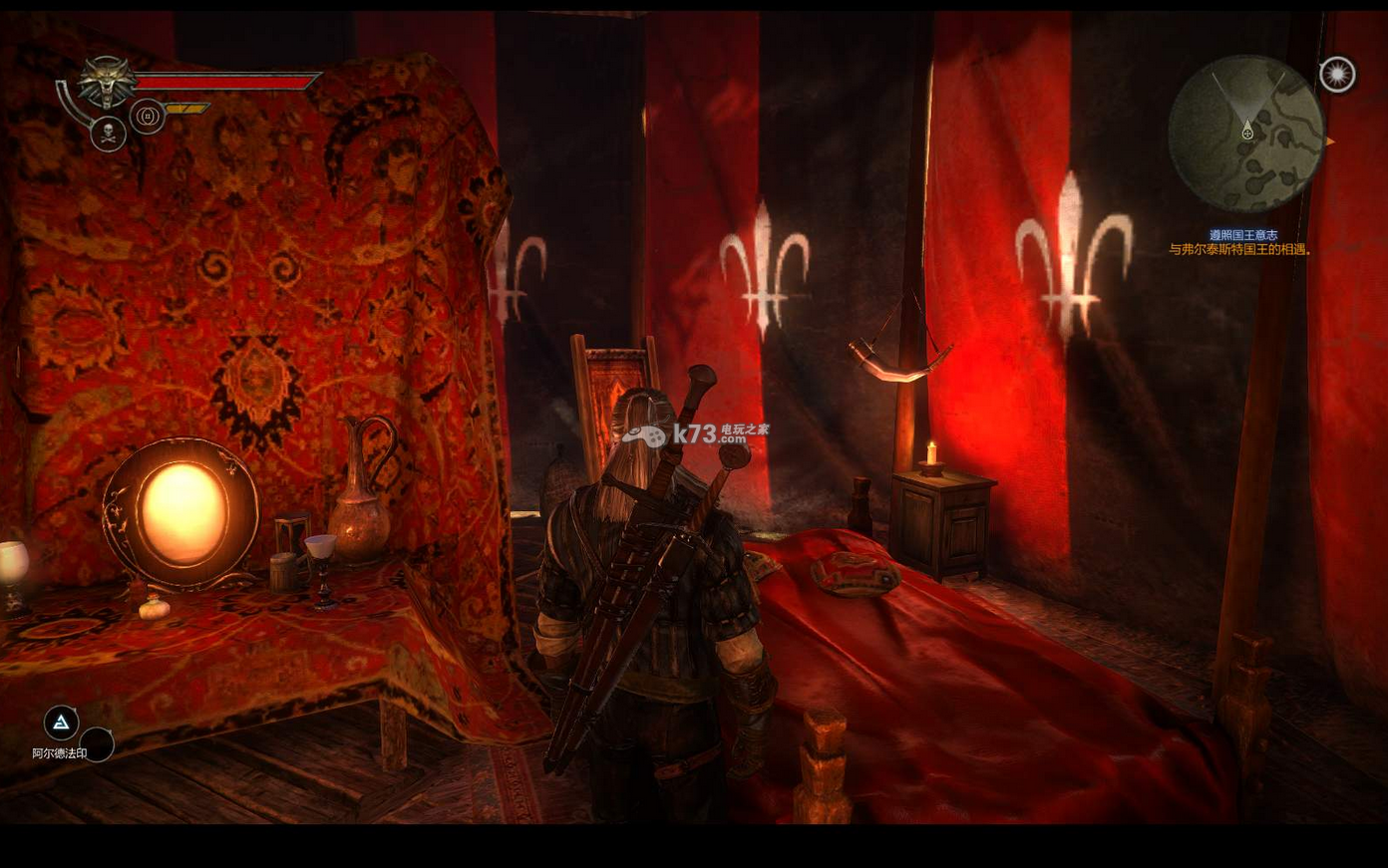Click the wolf head medallion icon

click(108, 82)
